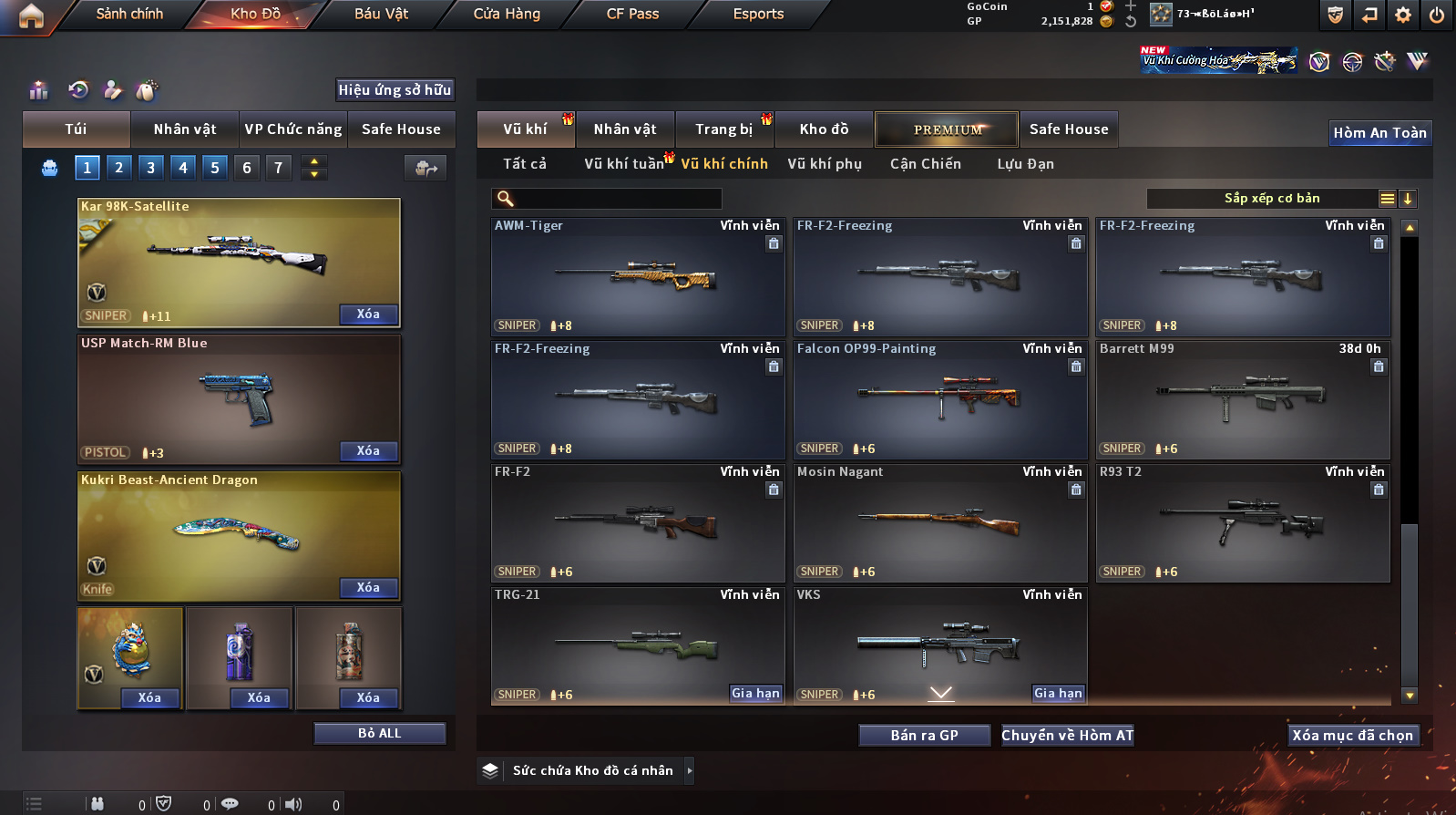
Task: Open the Sảnh chính lobby tab
Action: pyautogui.click(x=129, y=14)
